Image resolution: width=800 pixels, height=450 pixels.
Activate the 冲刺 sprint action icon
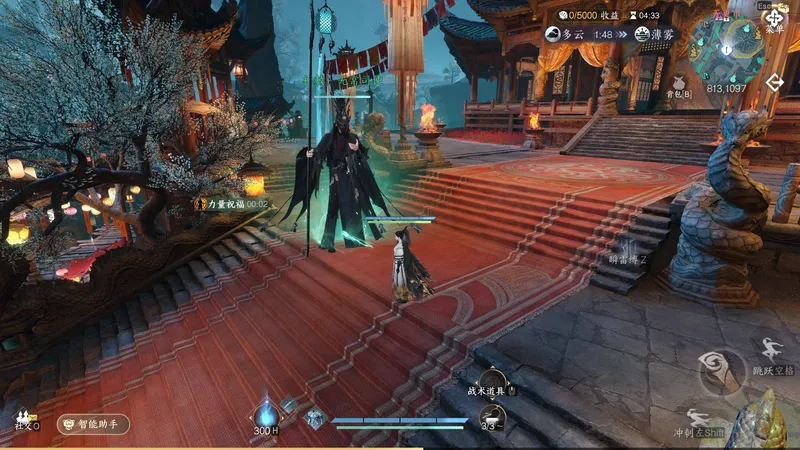point(698,417)
